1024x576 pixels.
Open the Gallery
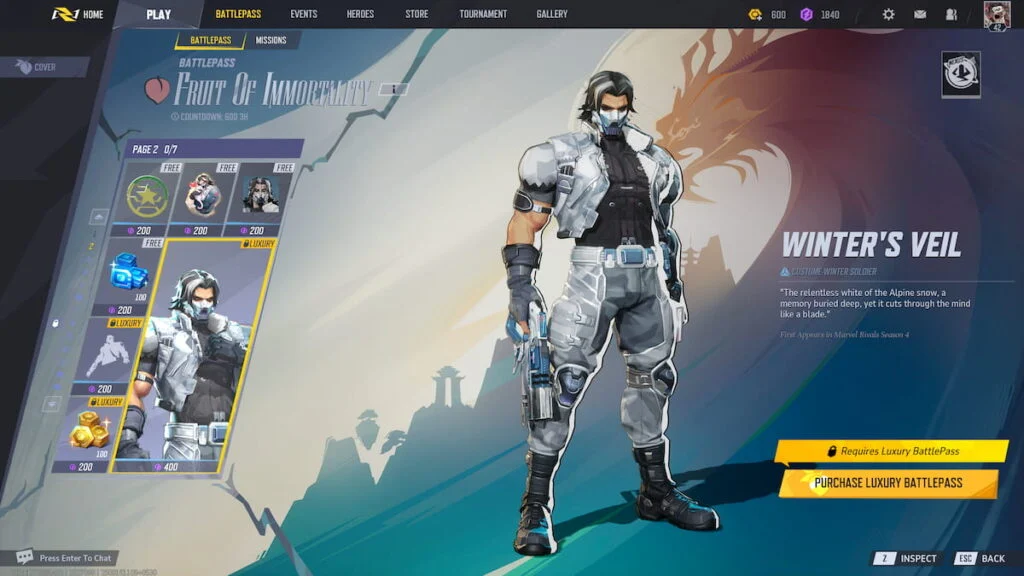click(551, 14)
